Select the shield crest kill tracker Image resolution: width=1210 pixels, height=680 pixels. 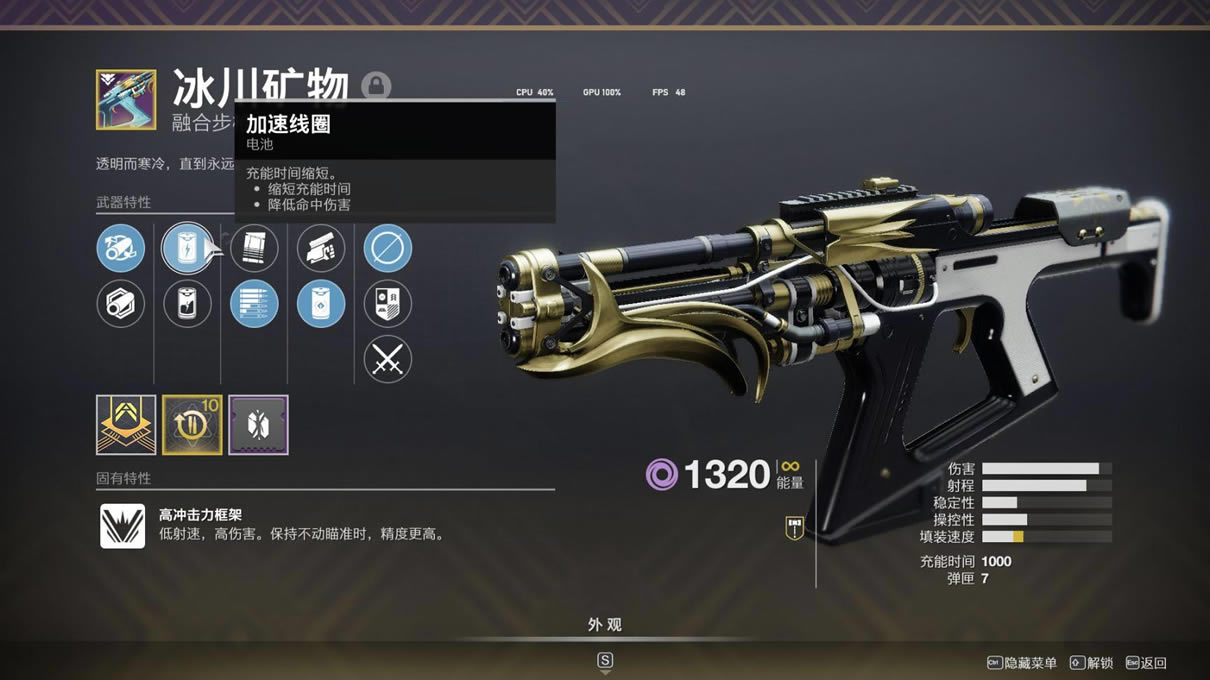click(388, 304)
